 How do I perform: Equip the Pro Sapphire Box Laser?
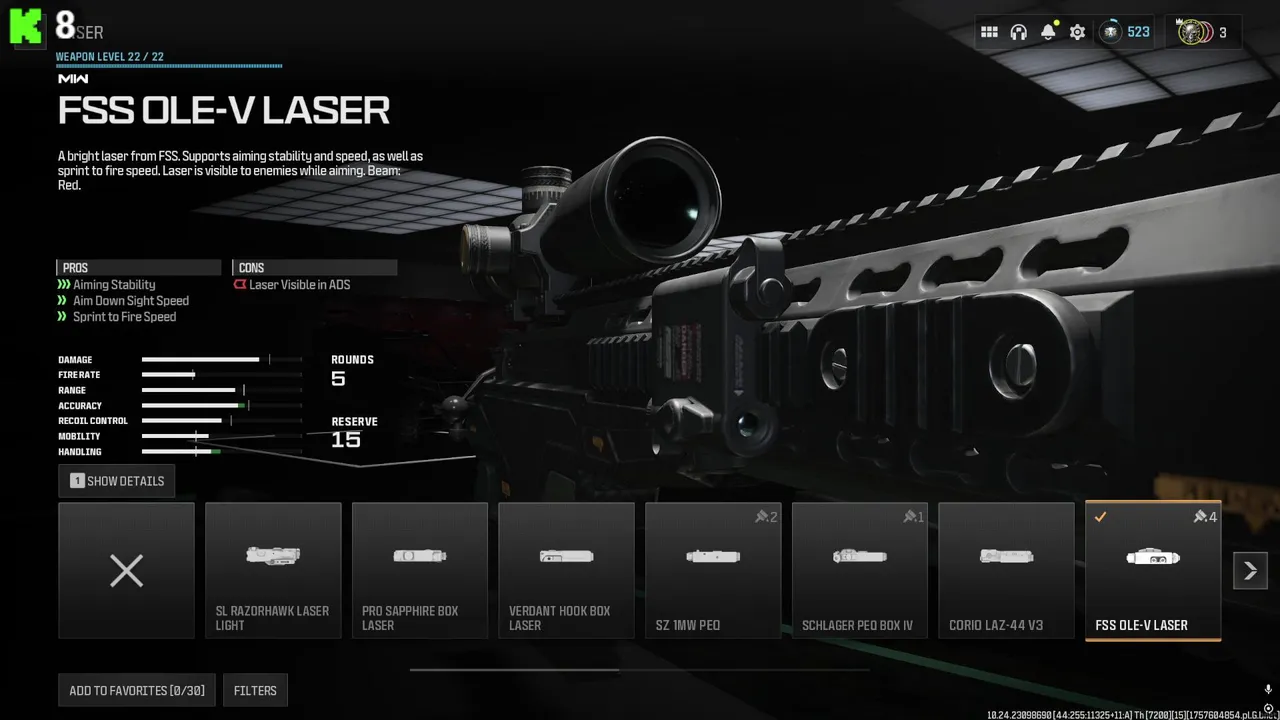coord(420,570)
